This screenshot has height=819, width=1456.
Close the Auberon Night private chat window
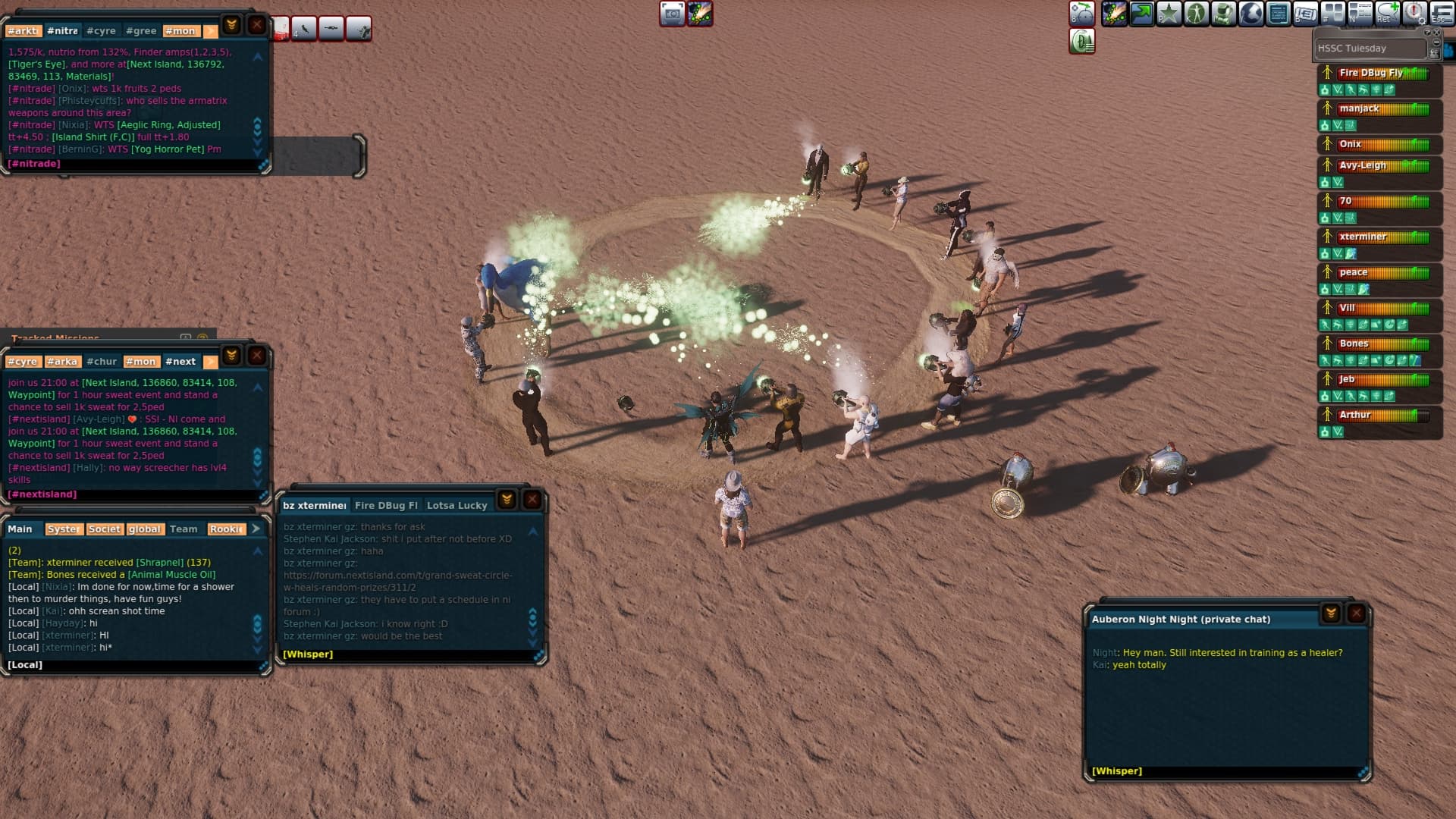[1357, 613]
